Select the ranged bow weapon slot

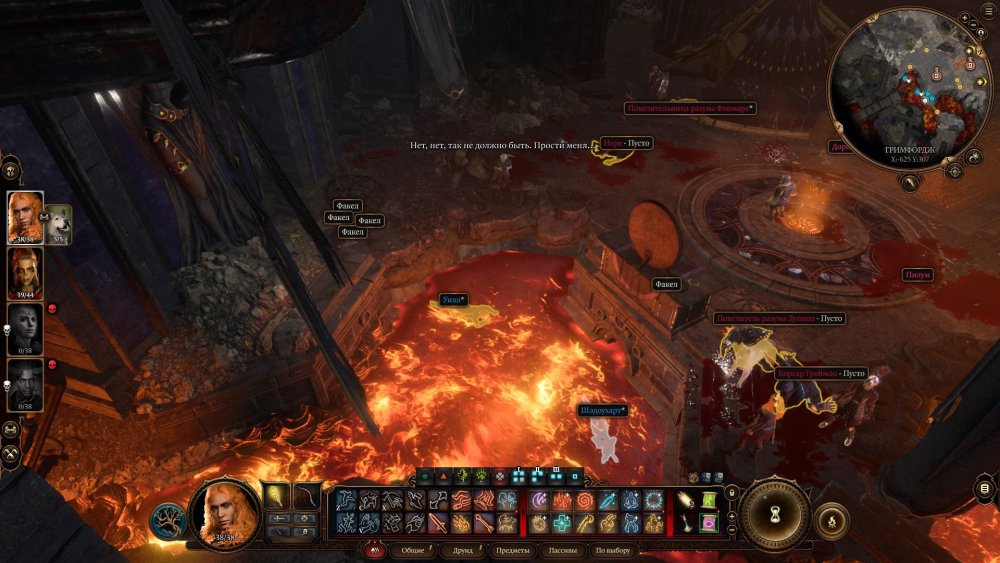coord(307,497)
